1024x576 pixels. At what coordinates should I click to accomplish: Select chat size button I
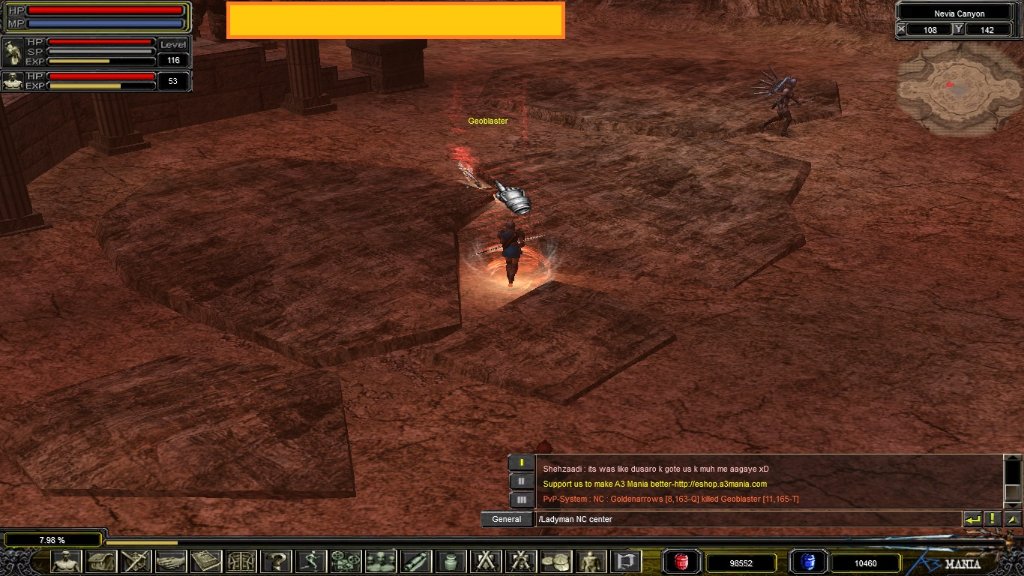[x=520, y=463]
